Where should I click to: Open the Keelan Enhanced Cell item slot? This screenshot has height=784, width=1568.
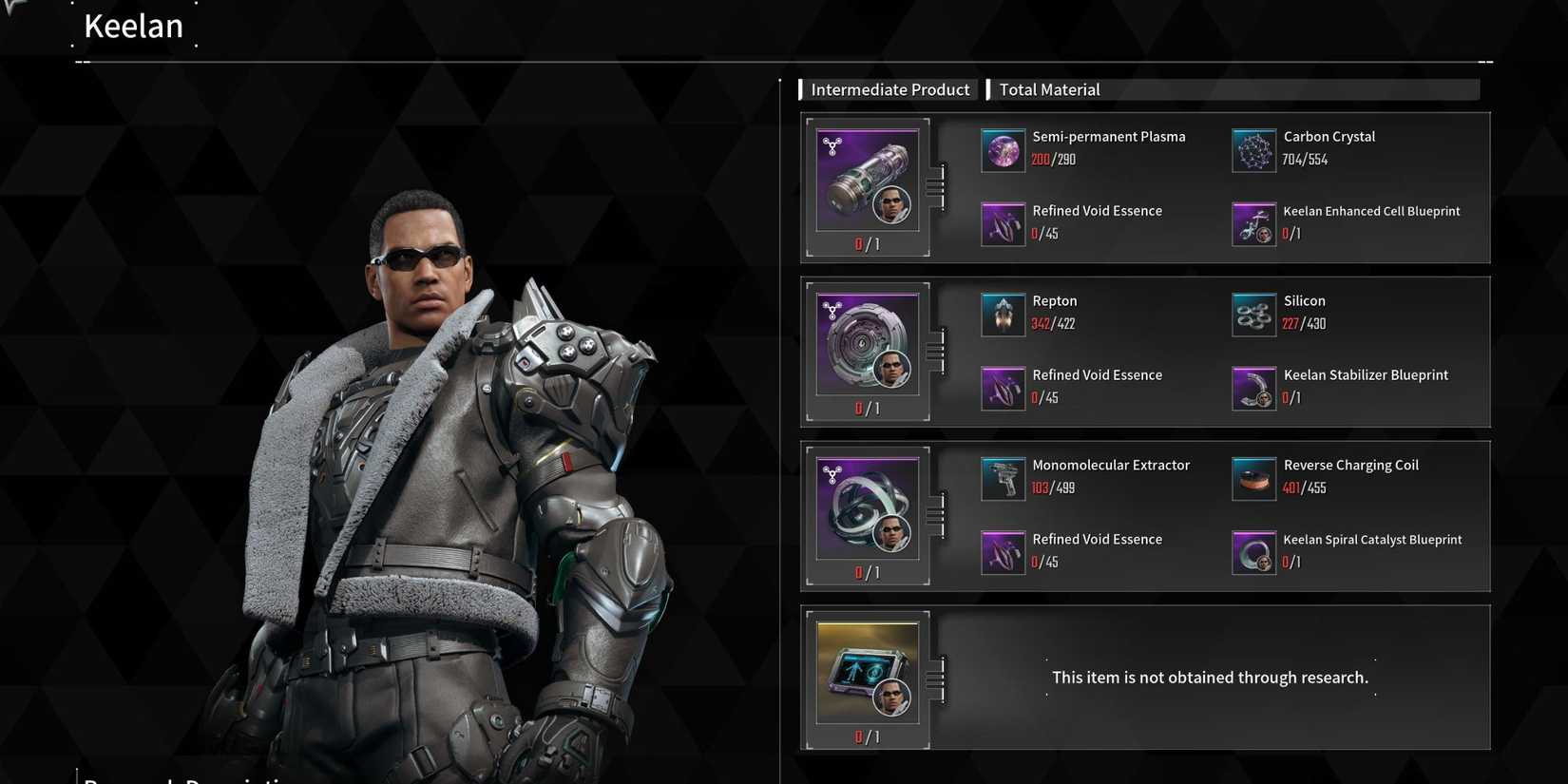coord(866,179)
